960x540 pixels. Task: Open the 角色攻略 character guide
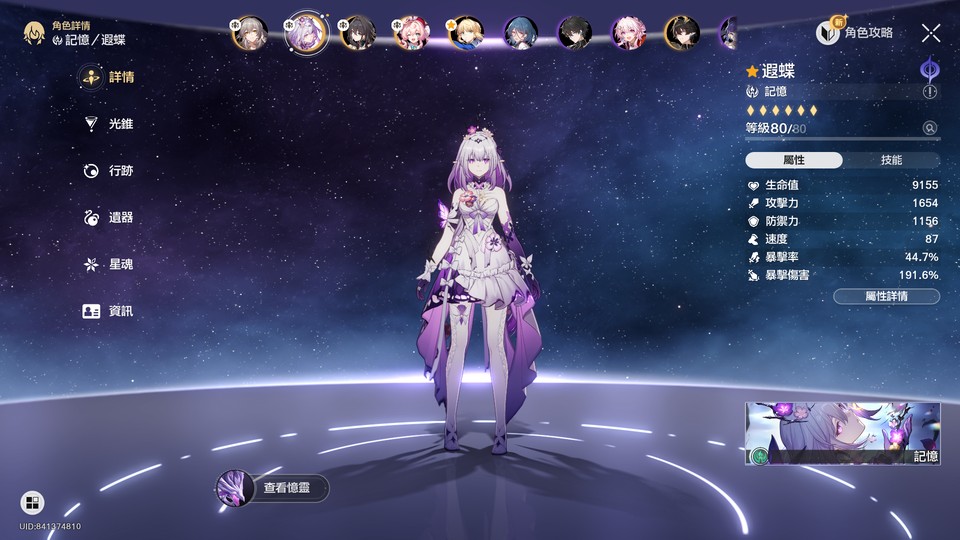click(855, 33)
